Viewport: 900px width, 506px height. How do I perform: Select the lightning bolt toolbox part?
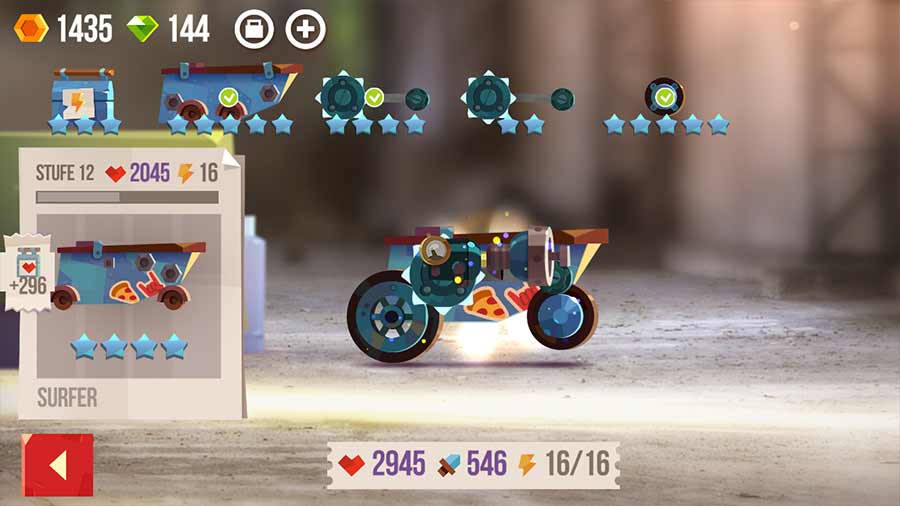84,96
